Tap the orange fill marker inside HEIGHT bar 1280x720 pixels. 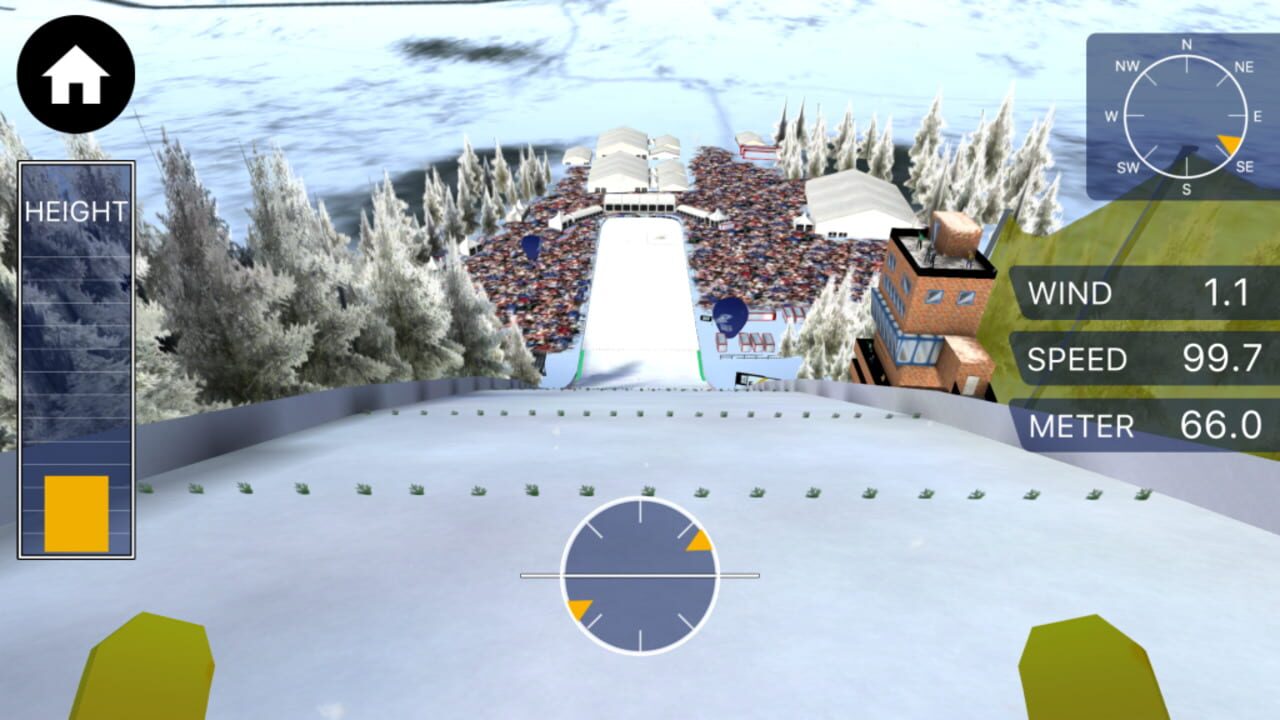tap(75, 512)
